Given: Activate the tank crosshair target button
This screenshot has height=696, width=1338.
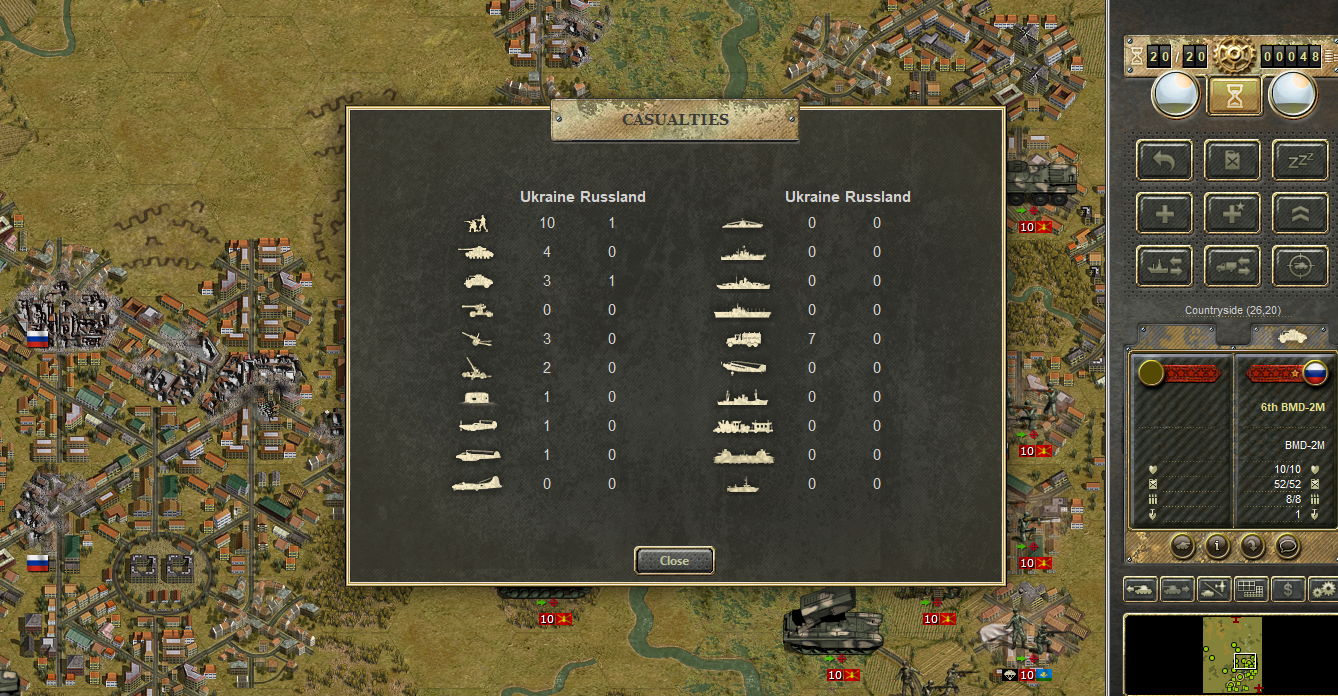Looking at the screenshot, I should point(1300,266).
